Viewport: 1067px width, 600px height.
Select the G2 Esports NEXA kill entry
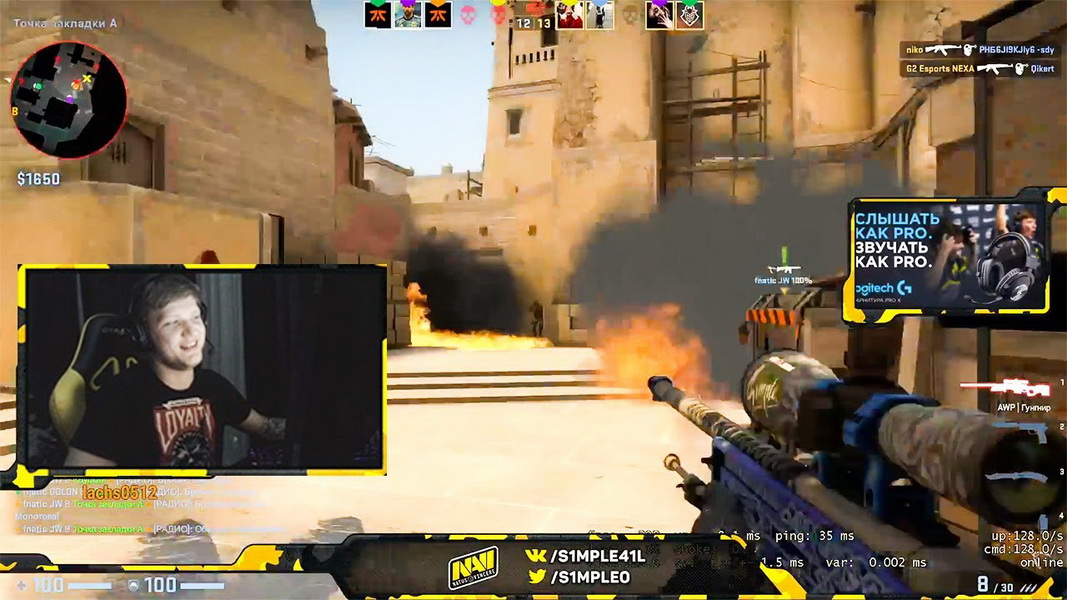tap(979, 68)
